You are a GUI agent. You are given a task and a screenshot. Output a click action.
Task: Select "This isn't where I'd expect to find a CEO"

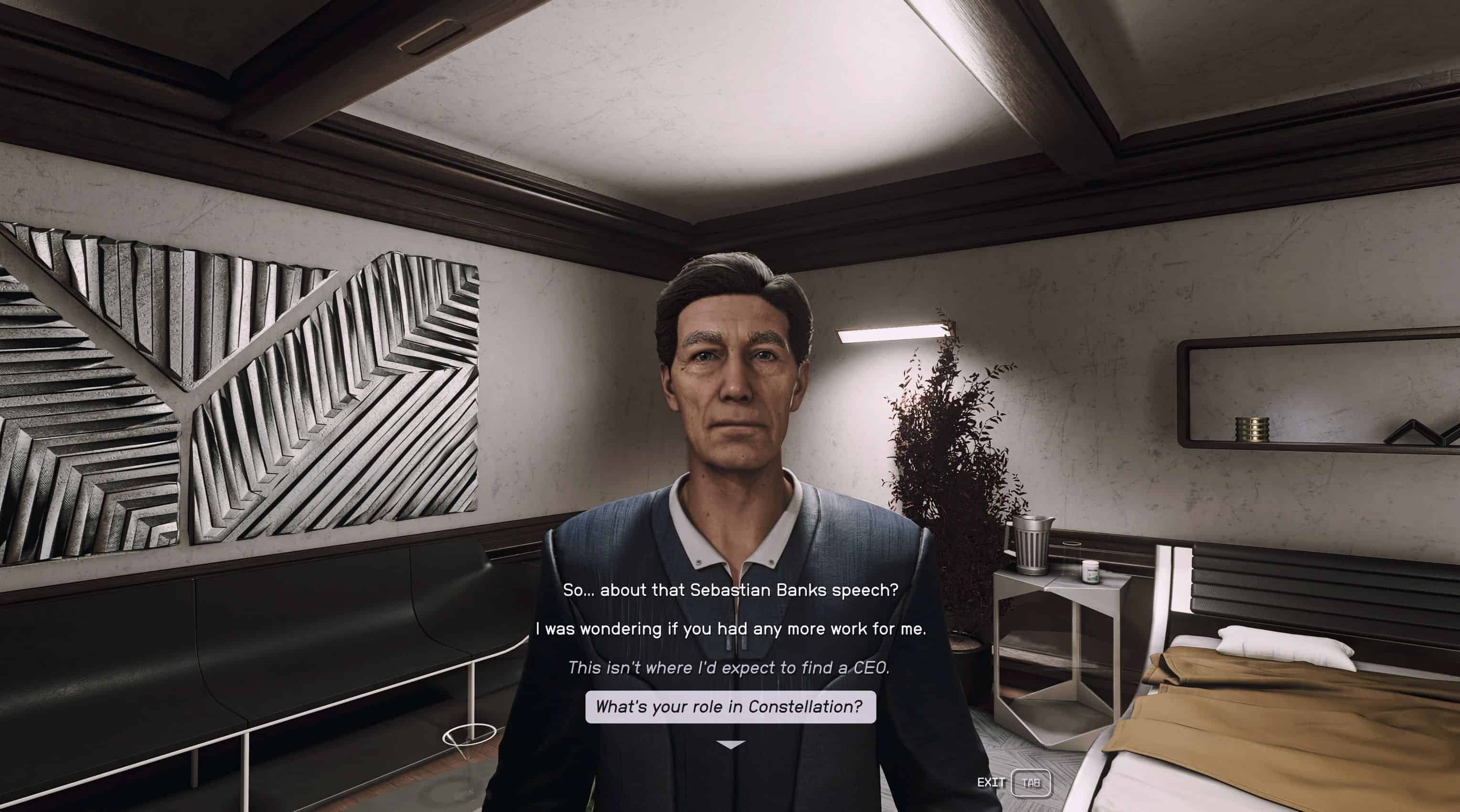[729, 667]
